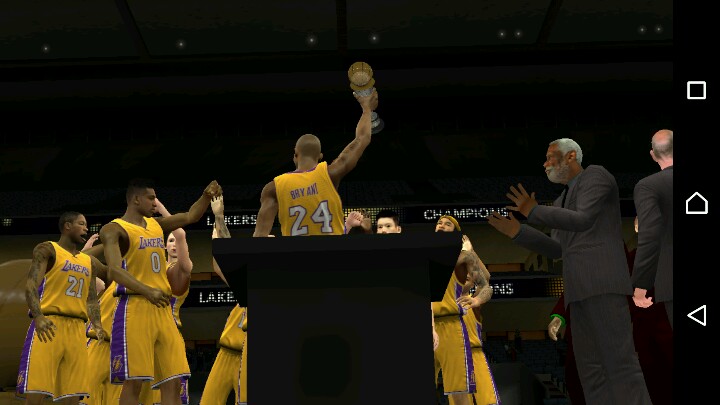Tap the Android home button
720x405 pixels.
pos(696,203)
